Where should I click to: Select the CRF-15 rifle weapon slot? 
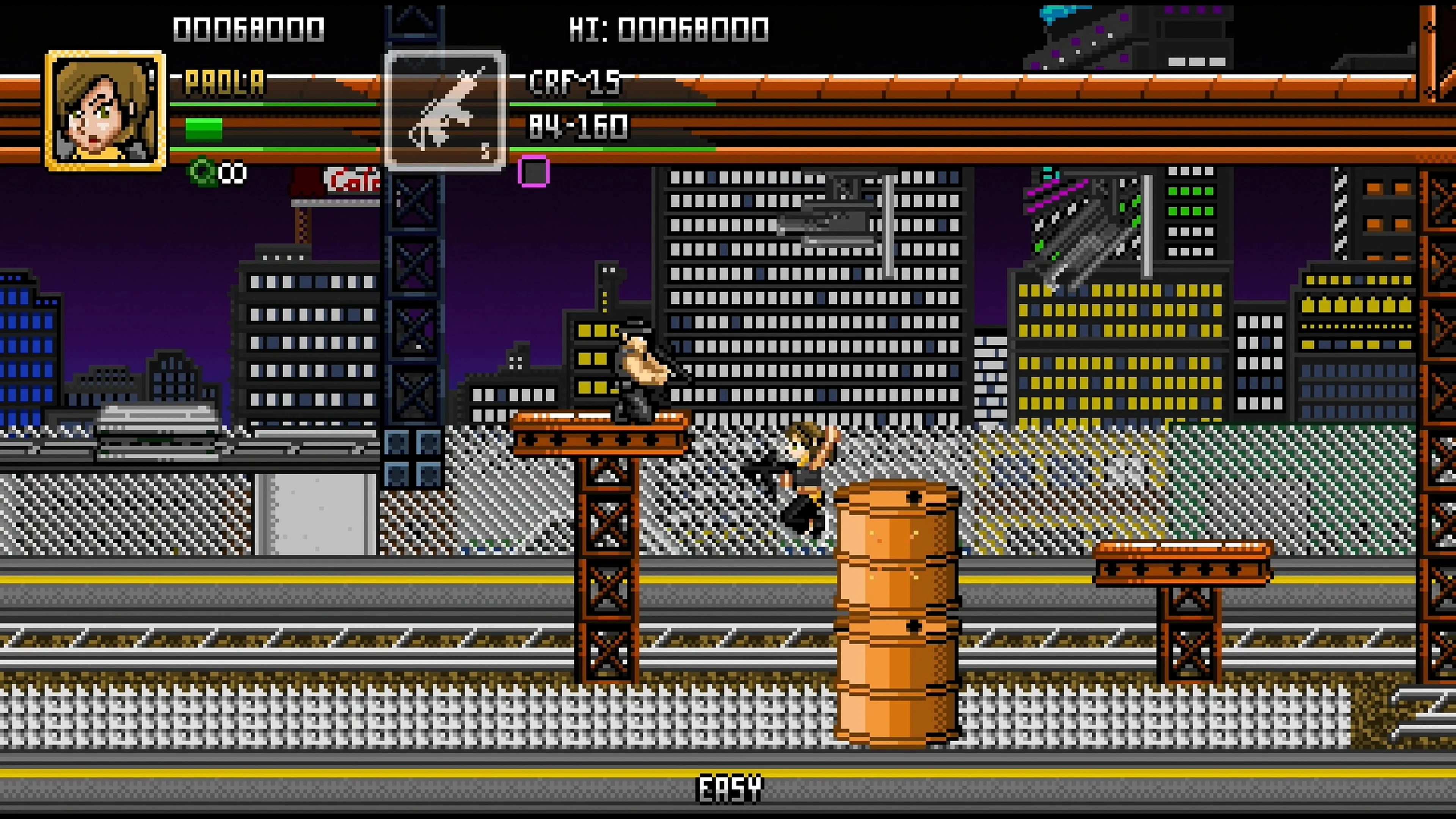click(445, 111)
